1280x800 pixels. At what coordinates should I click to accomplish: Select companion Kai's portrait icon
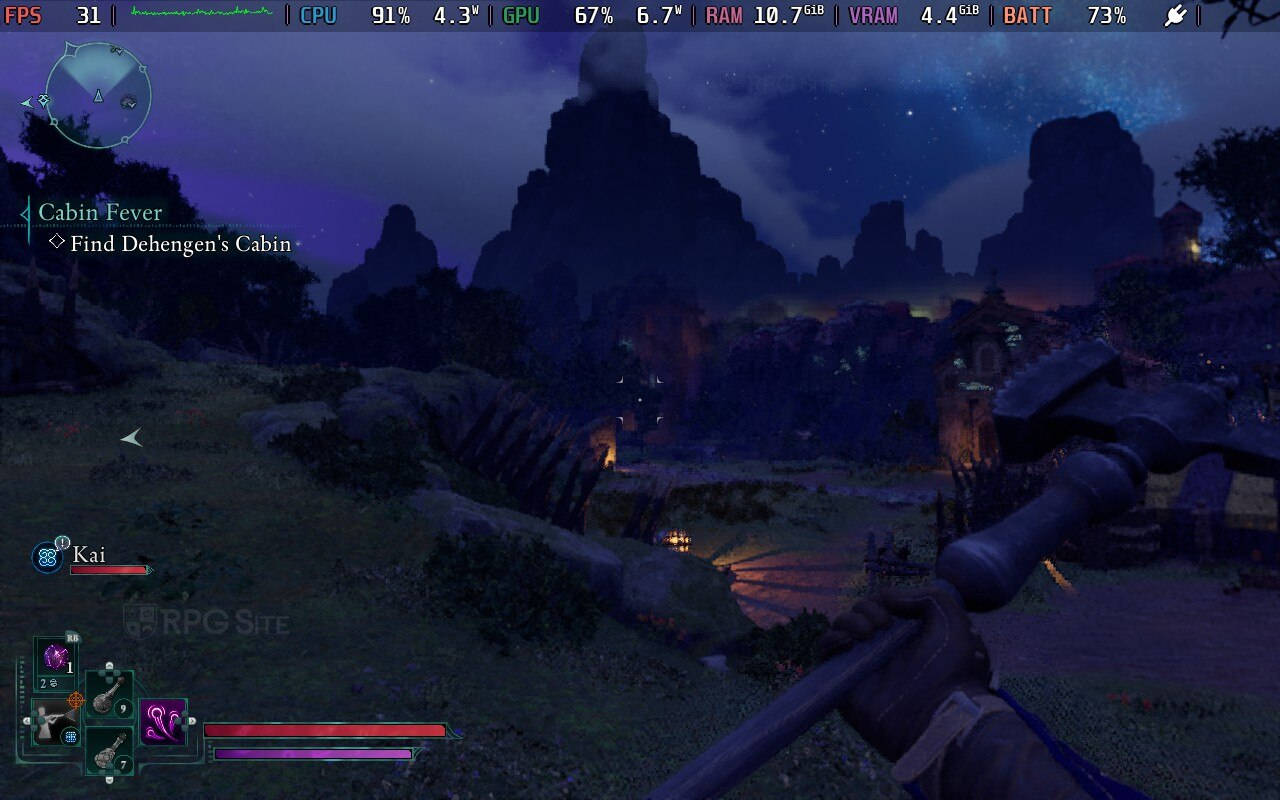click(x=47, y=557)
